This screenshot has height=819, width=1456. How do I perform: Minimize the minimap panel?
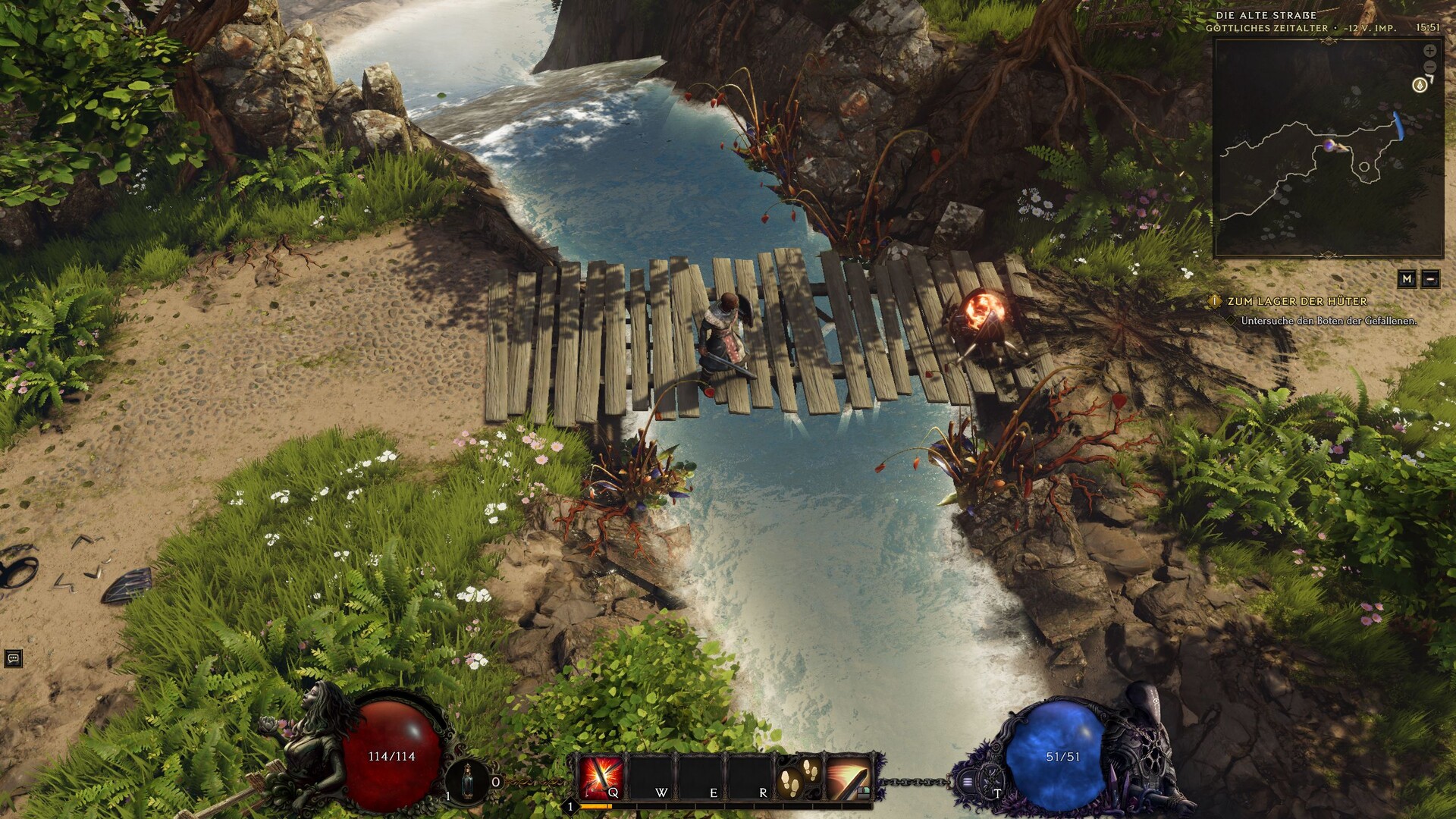click(1430, 279)
